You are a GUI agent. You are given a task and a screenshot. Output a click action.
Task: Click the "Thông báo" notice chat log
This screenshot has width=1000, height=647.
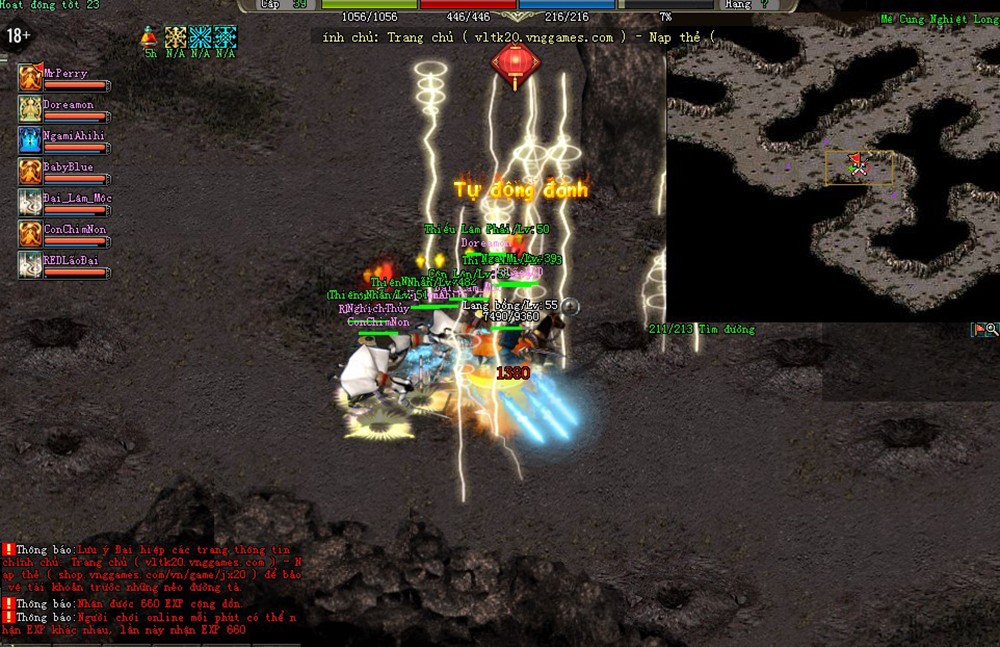[150, 590]
